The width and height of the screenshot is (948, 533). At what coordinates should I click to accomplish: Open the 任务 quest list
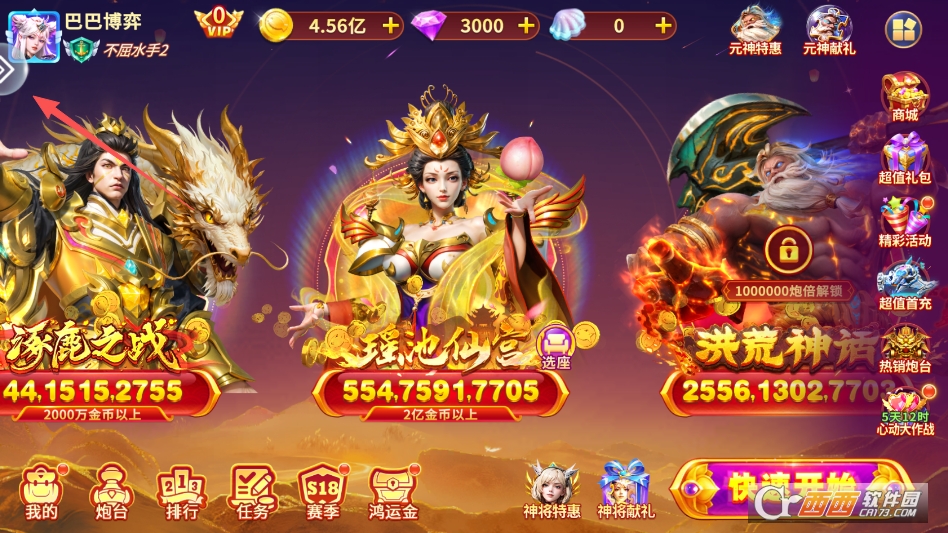point(252,492)
